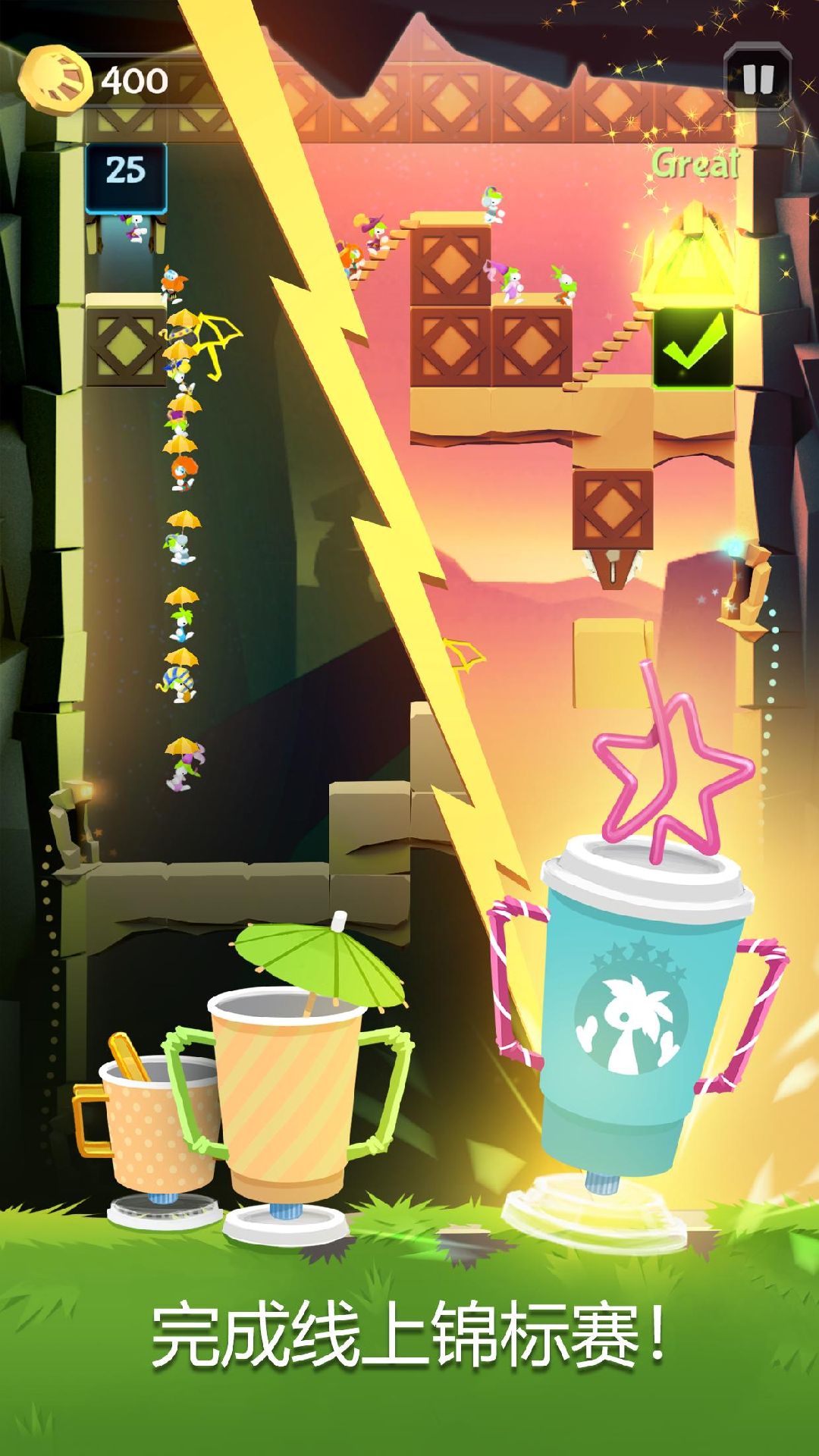Pause the game with the pause button
This screenshot has height=1456, width=819.
(x=757, y=78)
